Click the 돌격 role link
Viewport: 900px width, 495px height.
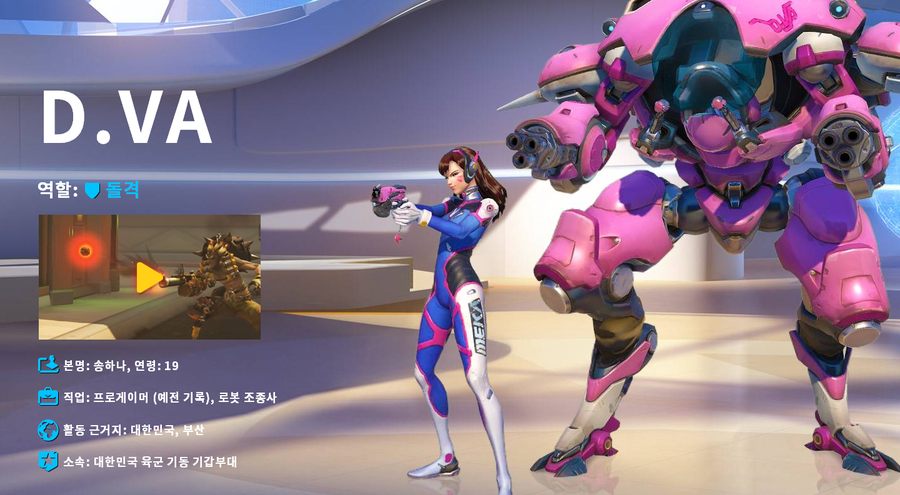click(x=122, y=188)
